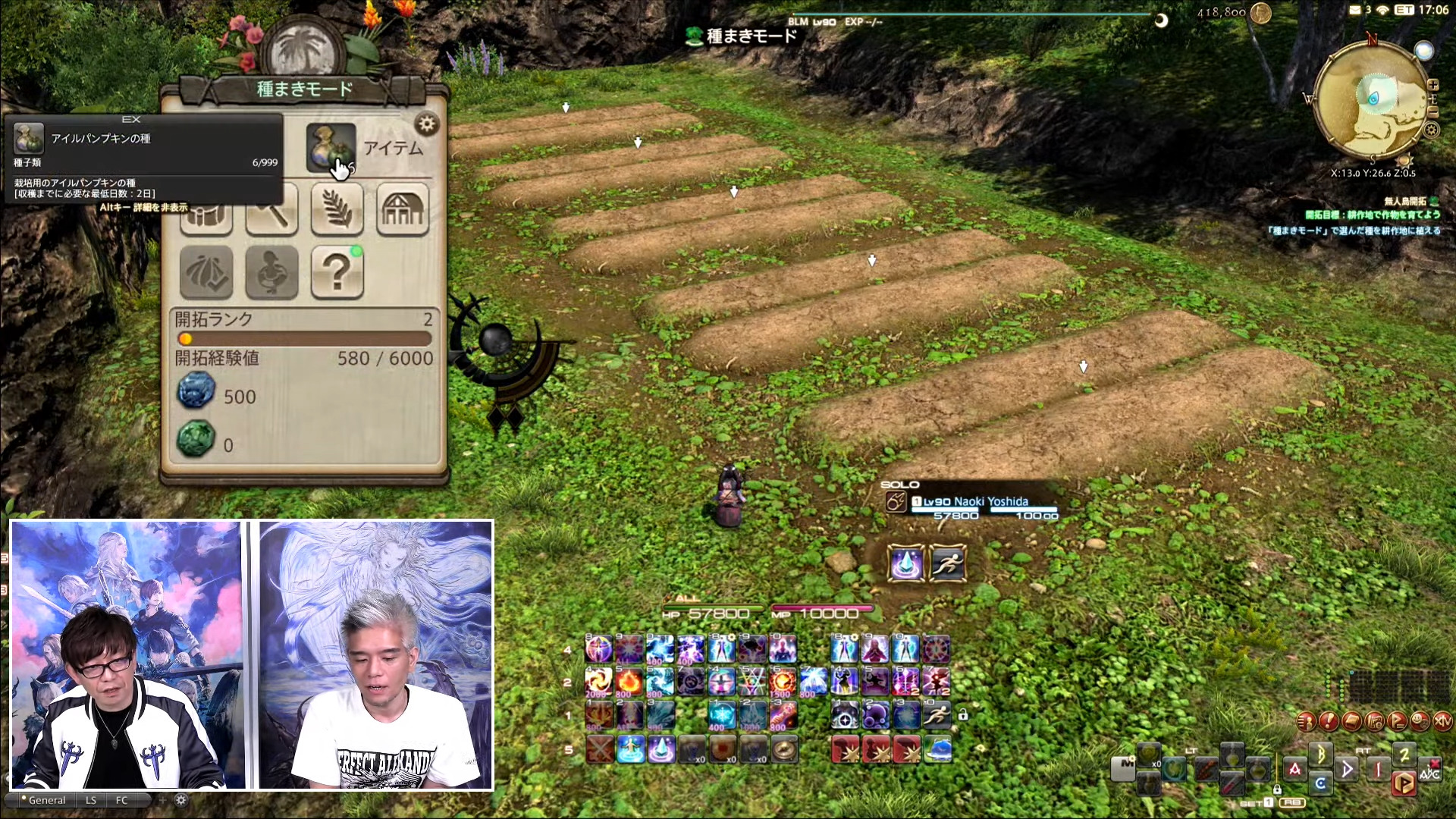Viewport: 1456px width, 819px height.
Task: Use the compass item on the hotbar
Action: [784, 749]
